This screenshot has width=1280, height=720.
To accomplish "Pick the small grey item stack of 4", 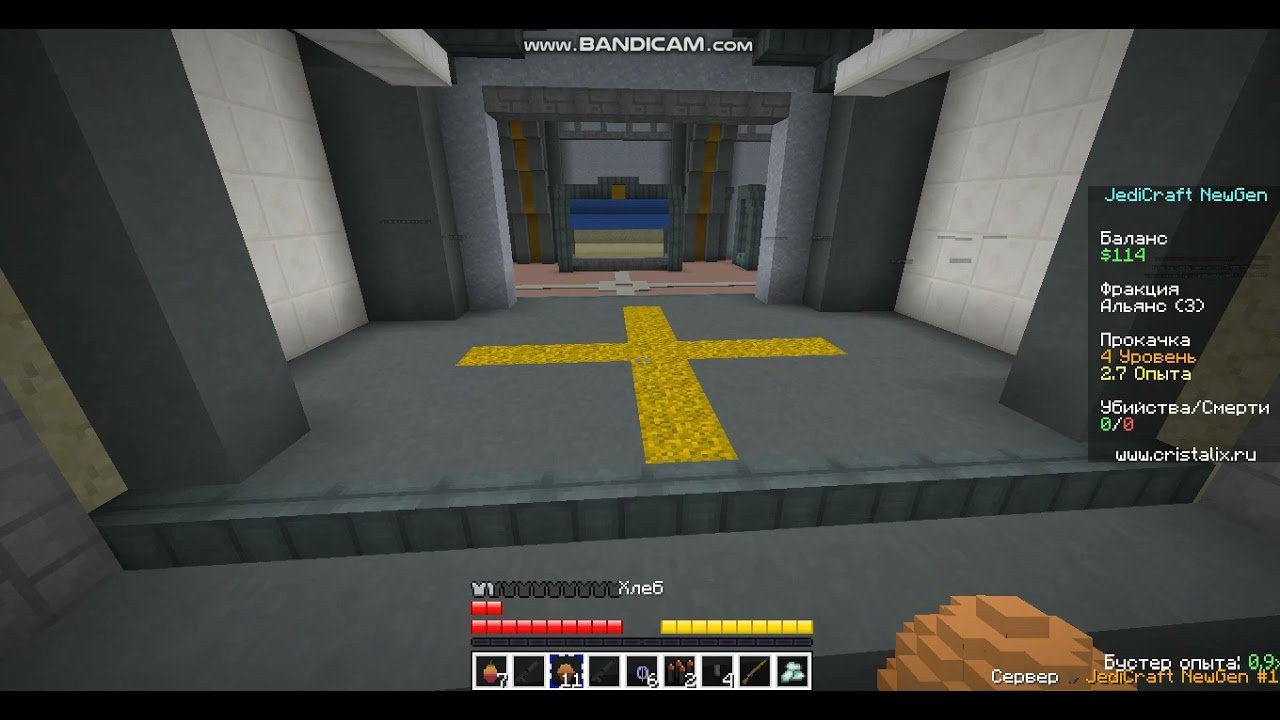I will point(718,672).
